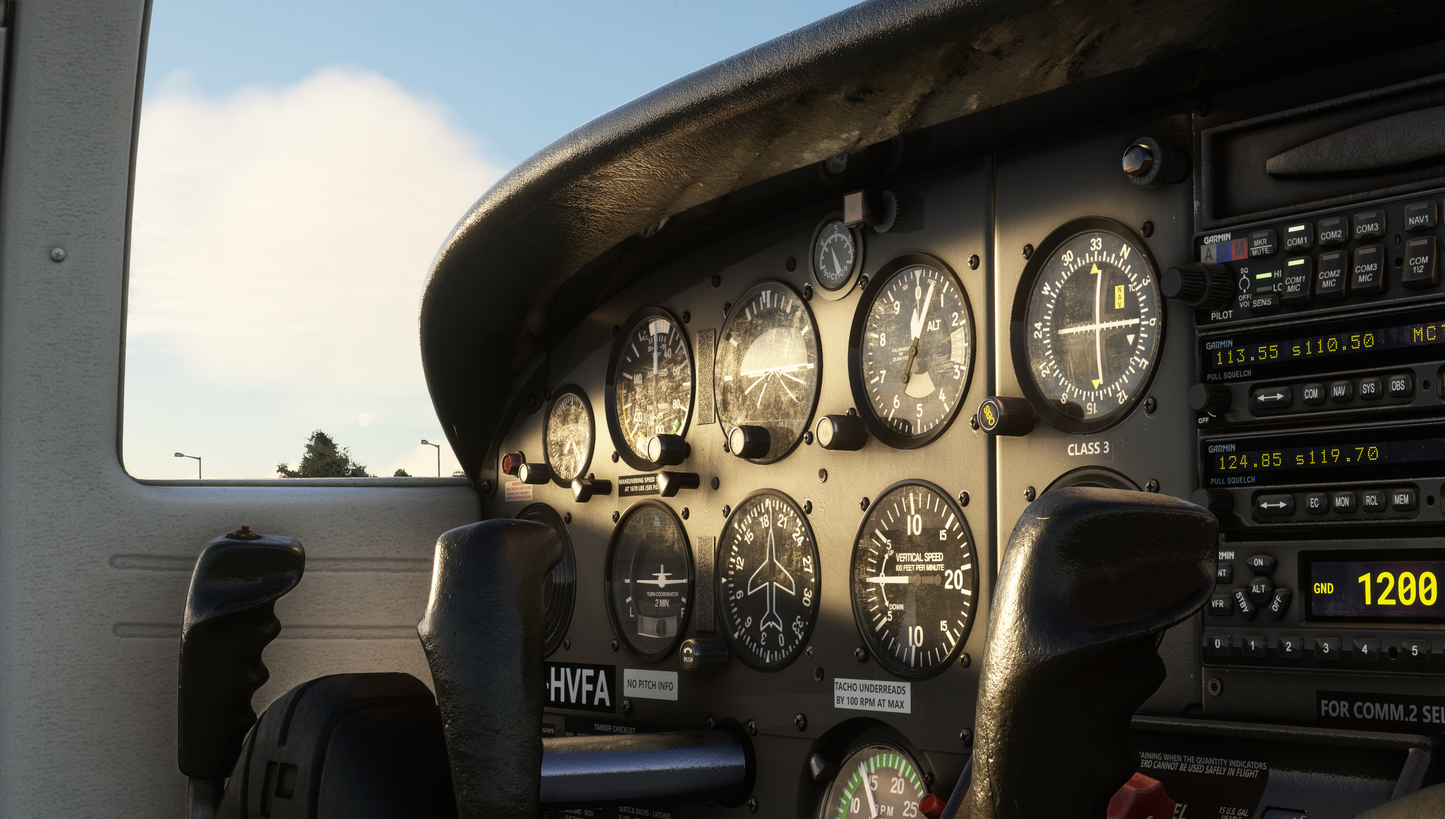The width and height of the screenshot is (1445, 819).
Task: Activate the OBS button
Action: coord(1400,385)
